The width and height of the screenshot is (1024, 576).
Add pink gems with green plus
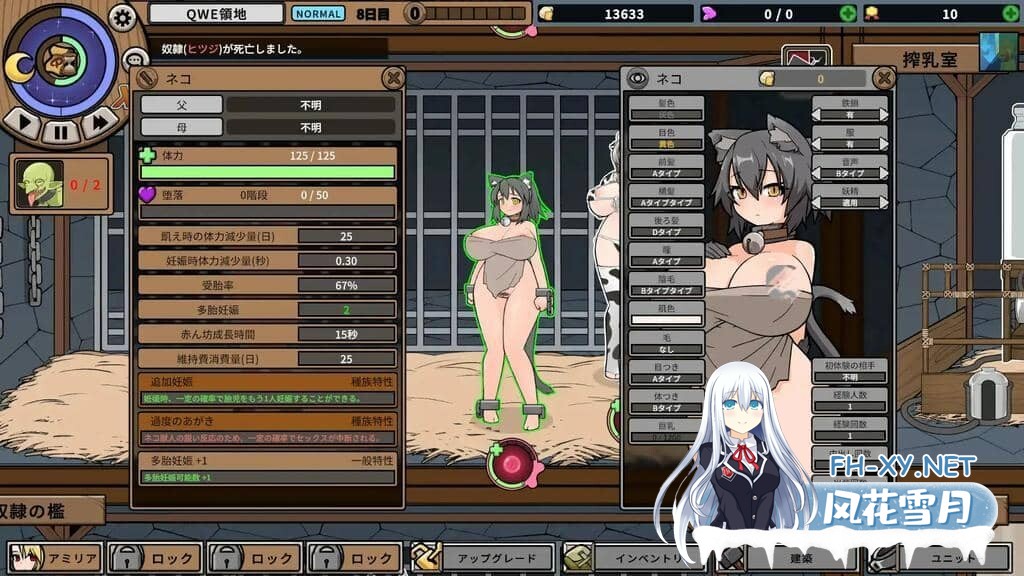pos(848,14)
